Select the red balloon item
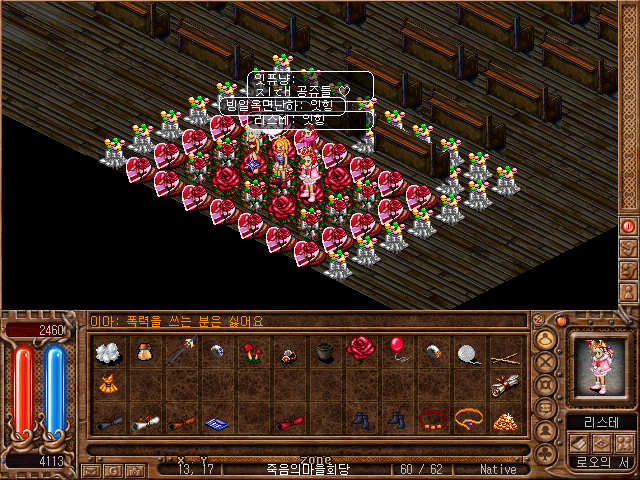 pos(397,349)
